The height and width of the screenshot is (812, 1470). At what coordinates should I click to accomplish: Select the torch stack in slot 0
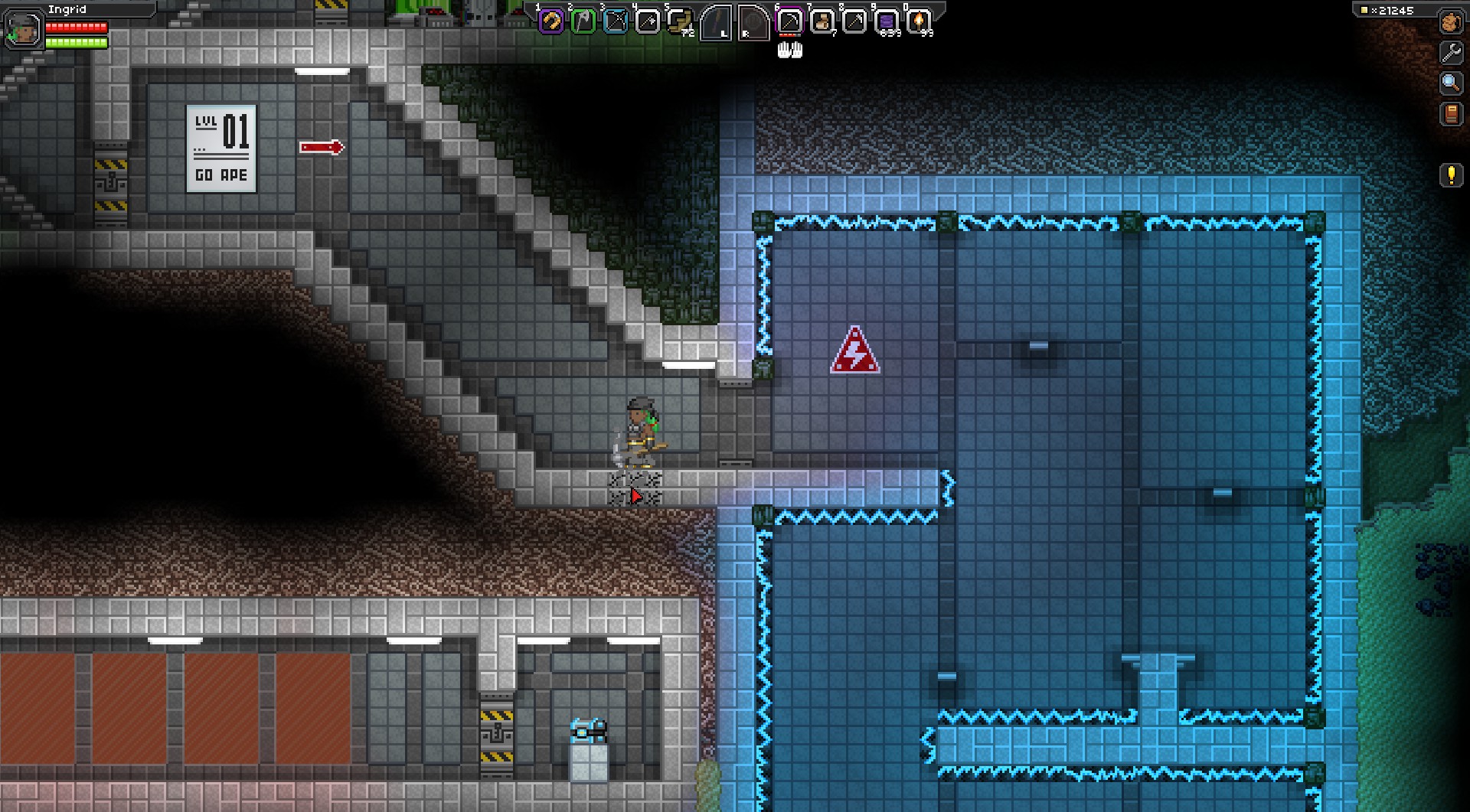coord(919,22)
